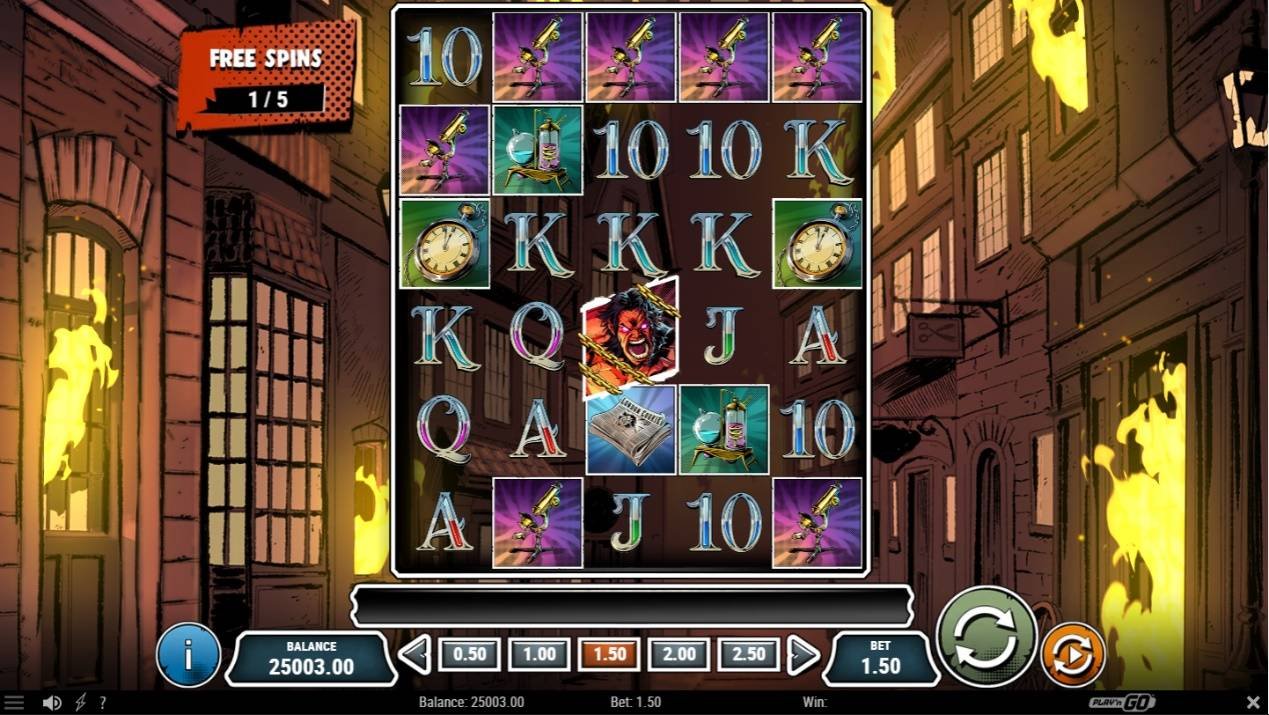Open help with the question mark icon
This screenshot has width=1269, height=715.
102,703
